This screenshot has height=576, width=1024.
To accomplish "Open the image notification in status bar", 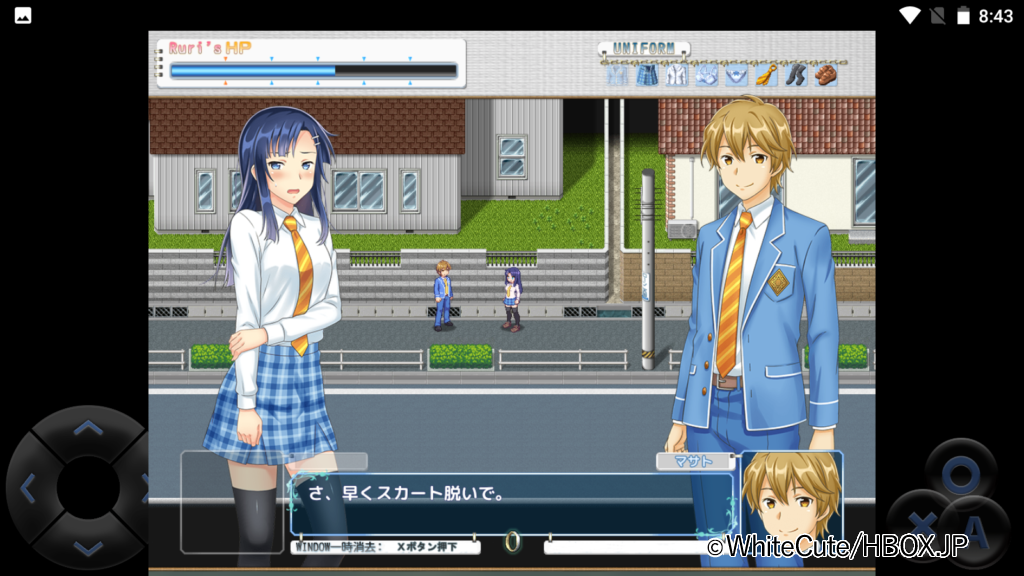I will (x=21, y=15).
